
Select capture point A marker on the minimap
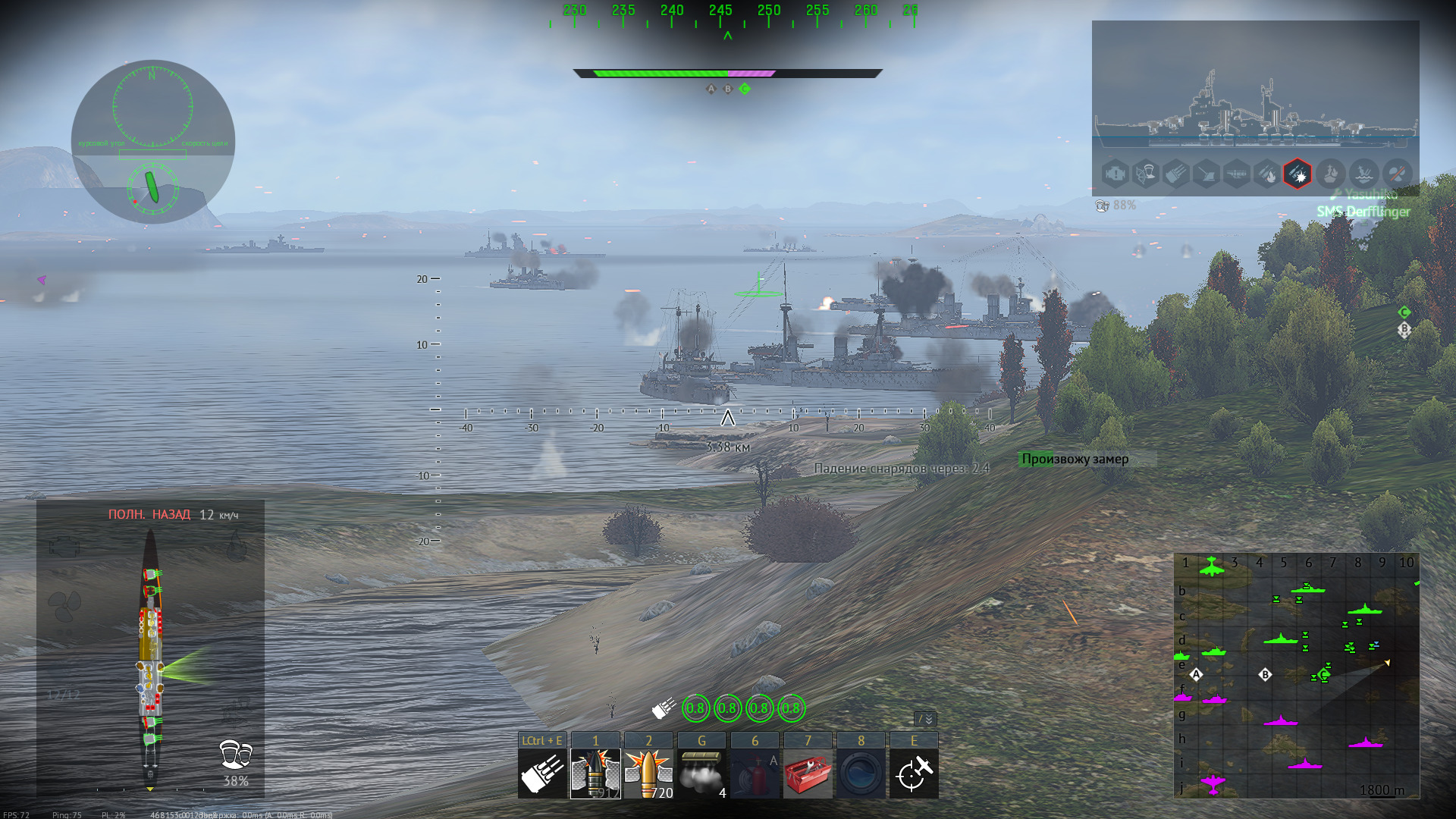click(1196, 674)
